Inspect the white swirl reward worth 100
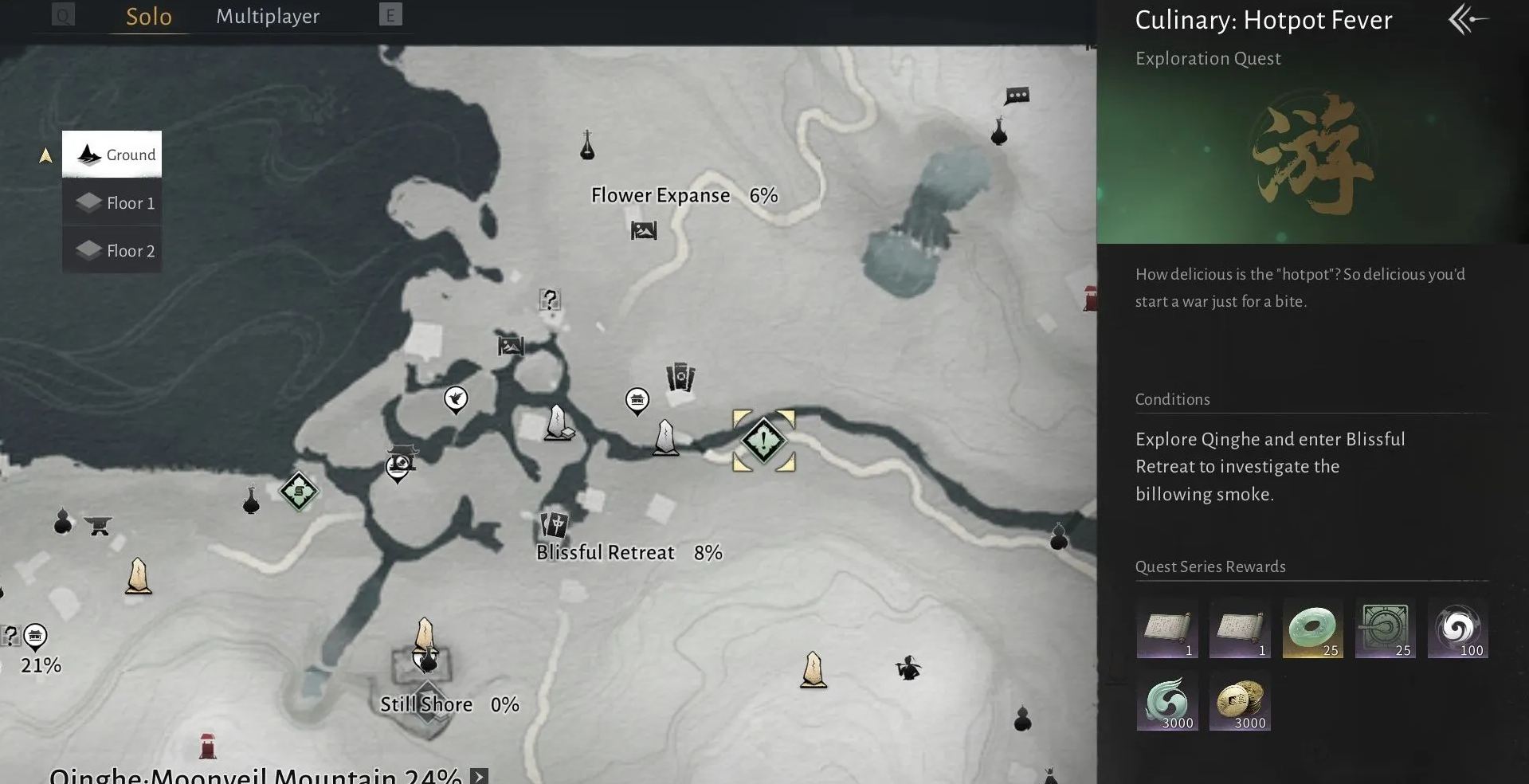Viewport: 1529px width, 784px height. (x=1457, y=629)
